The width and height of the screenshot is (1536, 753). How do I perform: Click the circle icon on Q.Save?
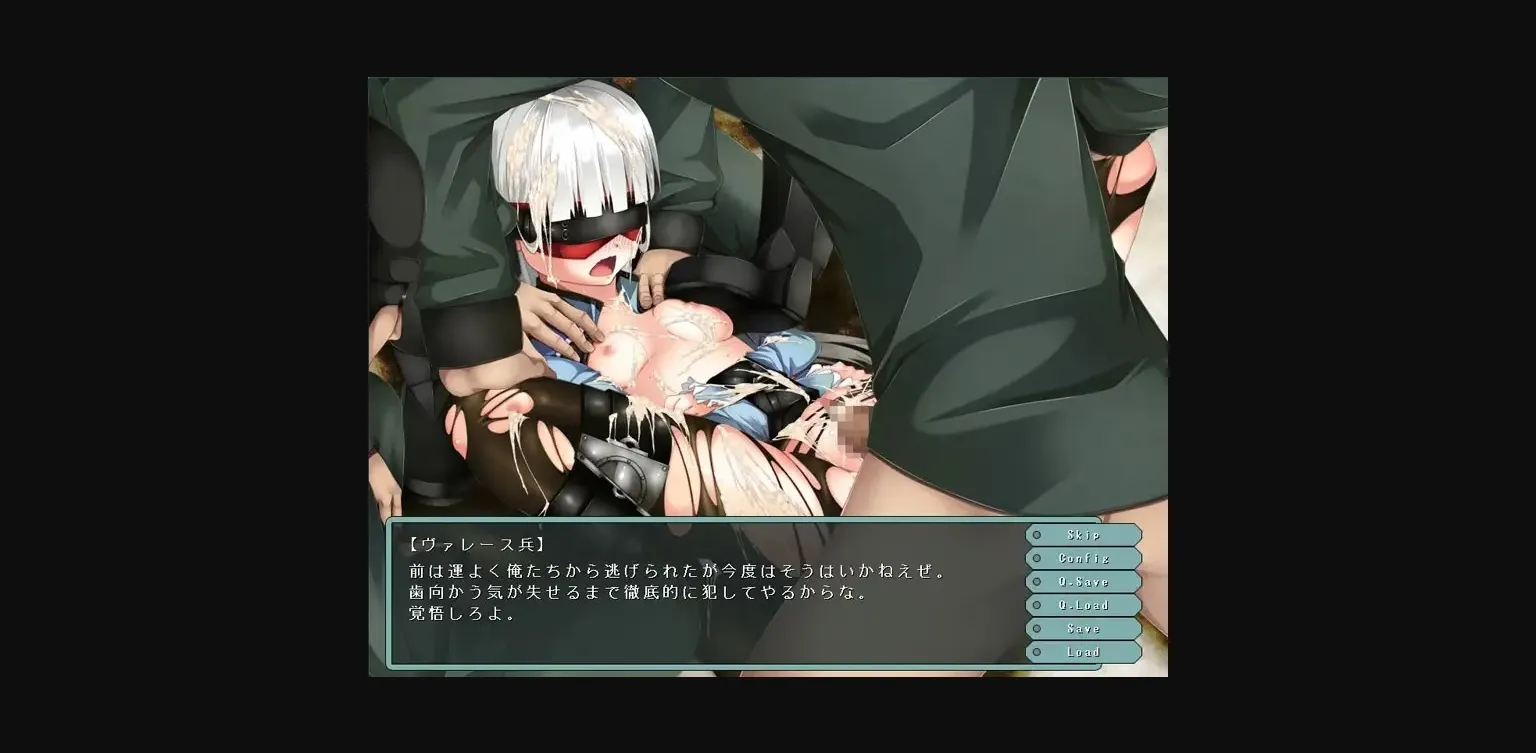point(1035,581)
